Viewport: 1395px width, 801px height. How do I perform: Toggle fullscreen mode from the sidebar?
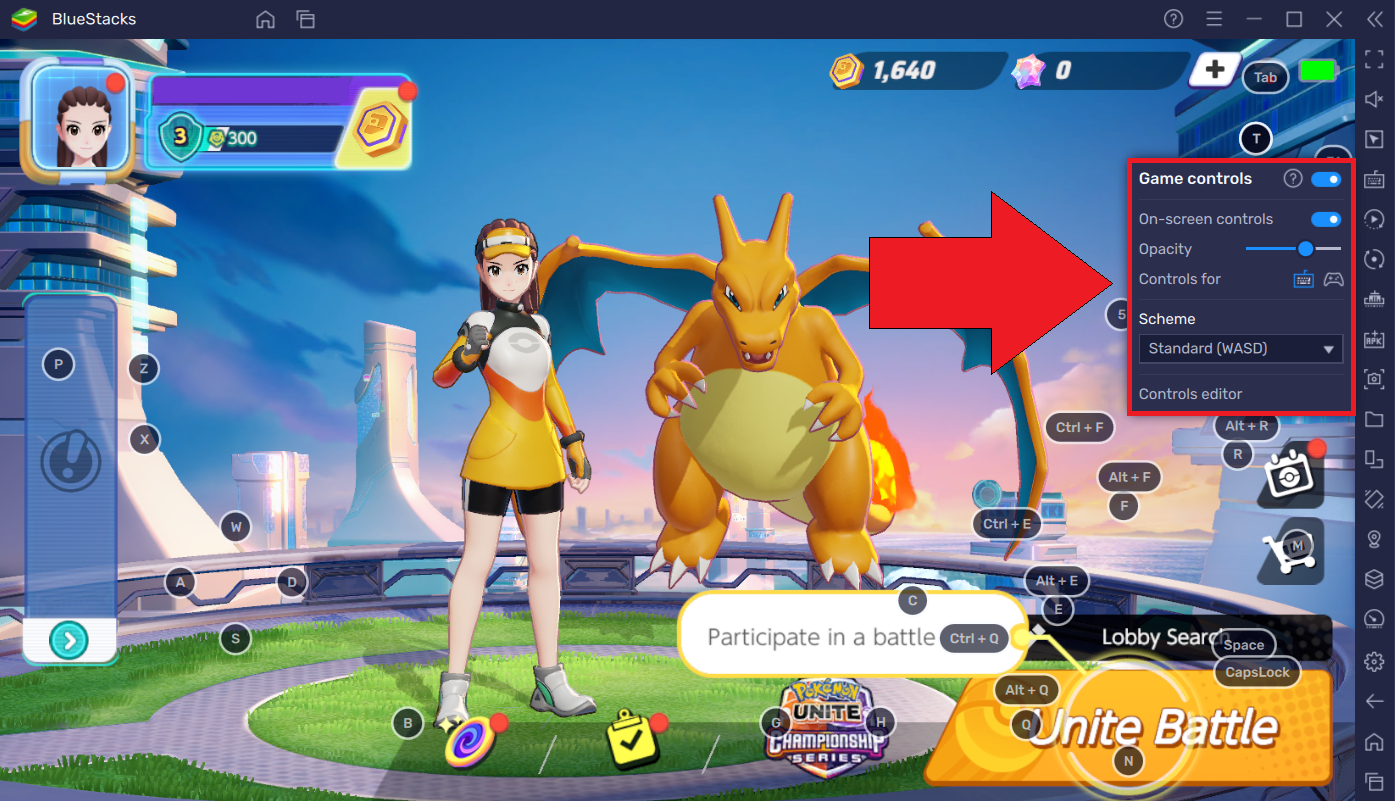point(1374,59)
